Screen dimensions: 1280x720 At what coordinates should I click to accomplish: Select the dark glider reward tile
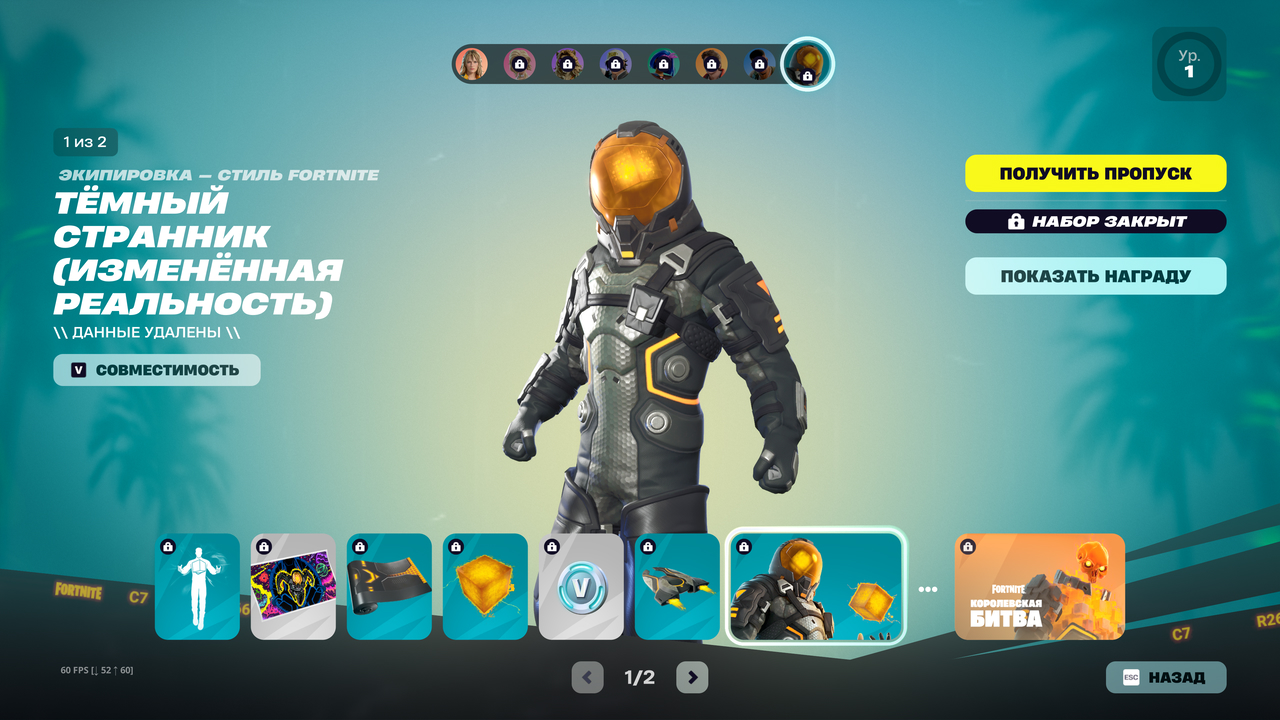(677, 586)
